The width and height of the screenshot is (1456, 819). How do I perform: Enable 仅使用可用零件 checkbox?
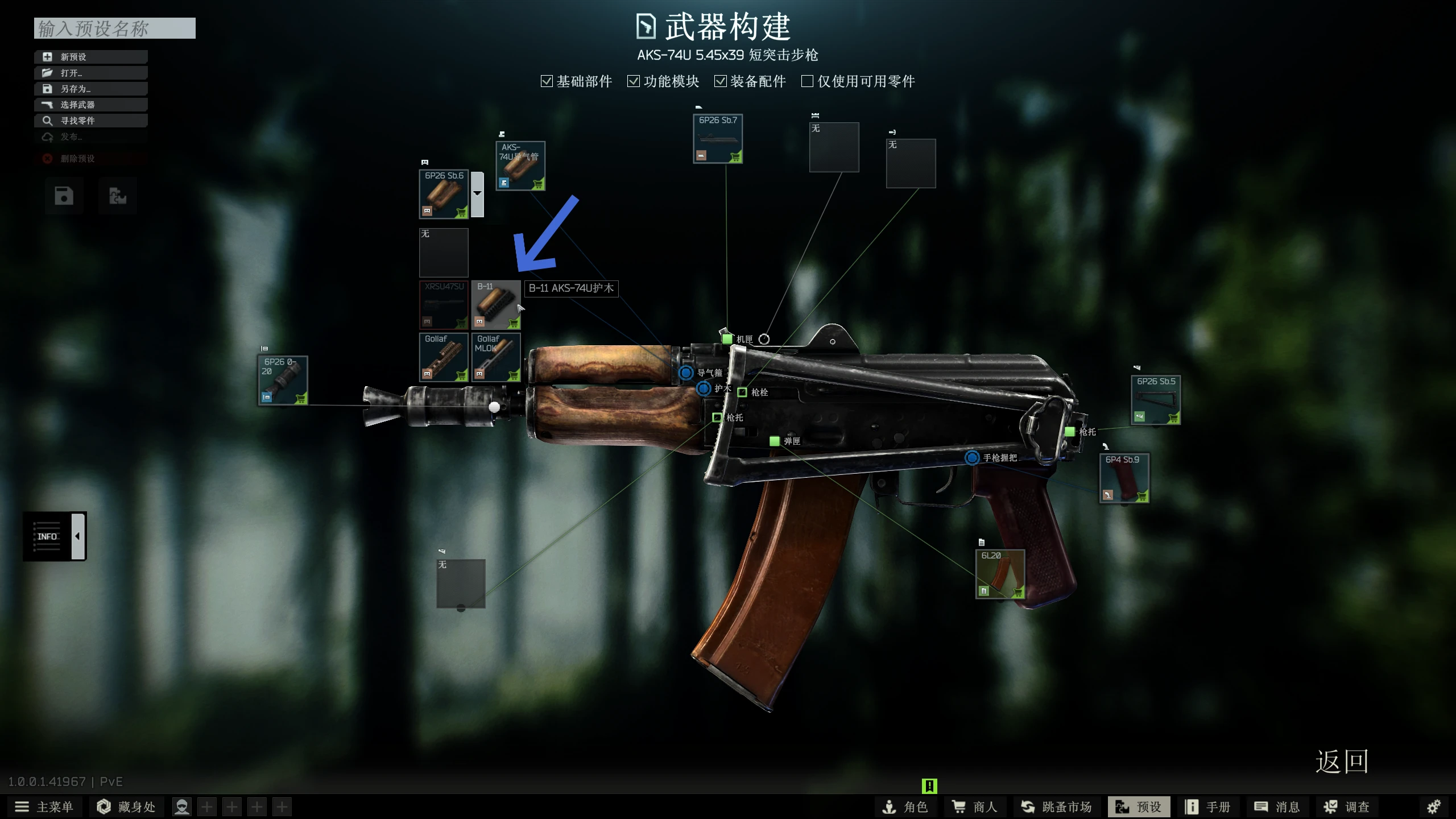(807, 81)
